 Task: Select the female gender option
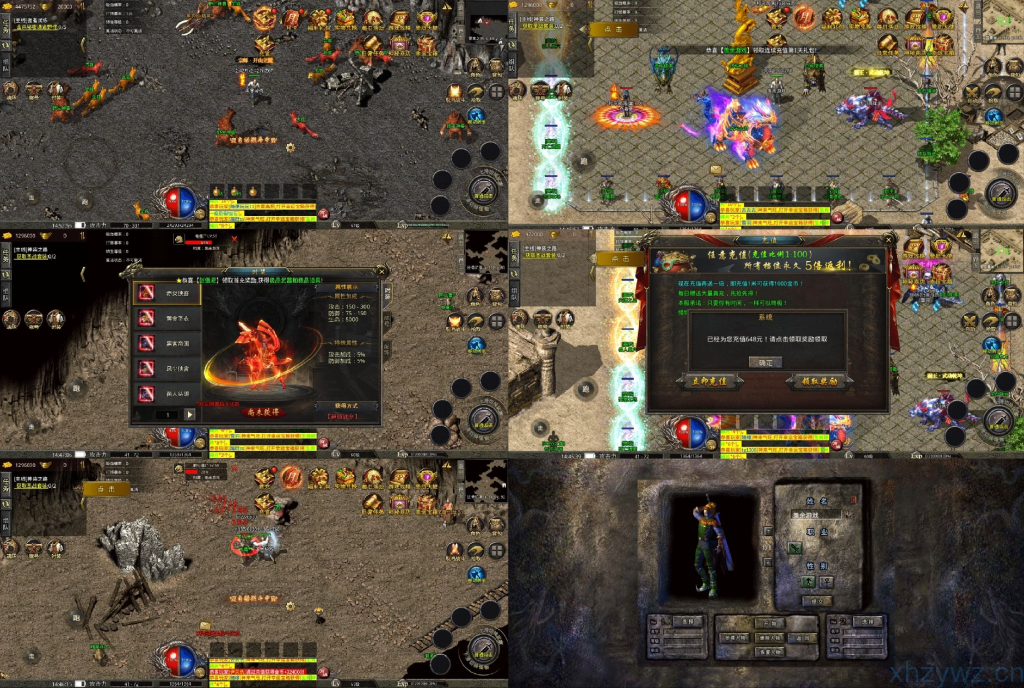click(827, 581)
